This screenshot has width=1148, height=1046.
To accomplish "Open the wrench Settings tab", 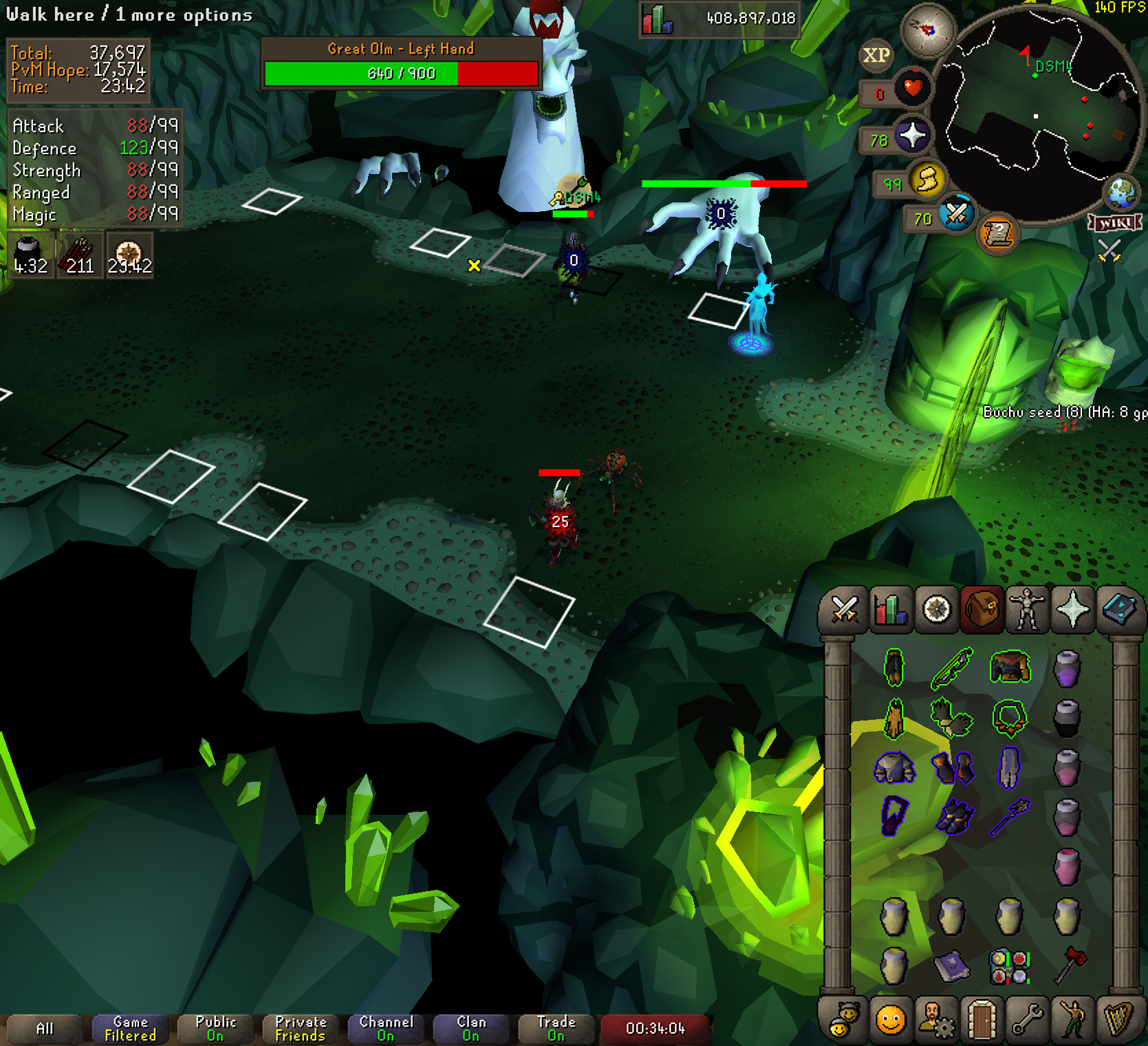I will coord(1027,1020).
